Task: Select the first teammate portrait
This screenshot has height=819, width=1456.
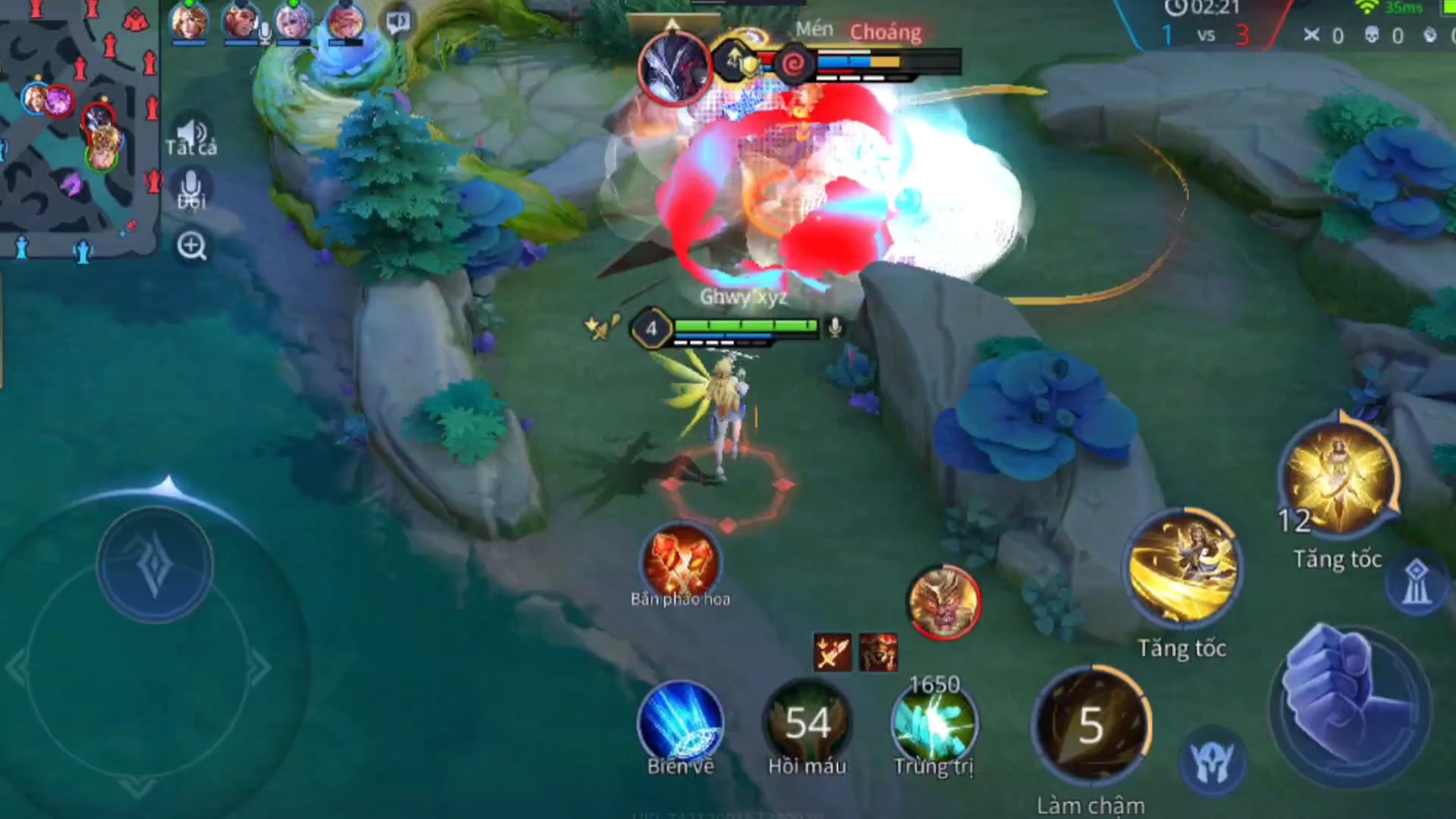Action: [x=189, y=21]
